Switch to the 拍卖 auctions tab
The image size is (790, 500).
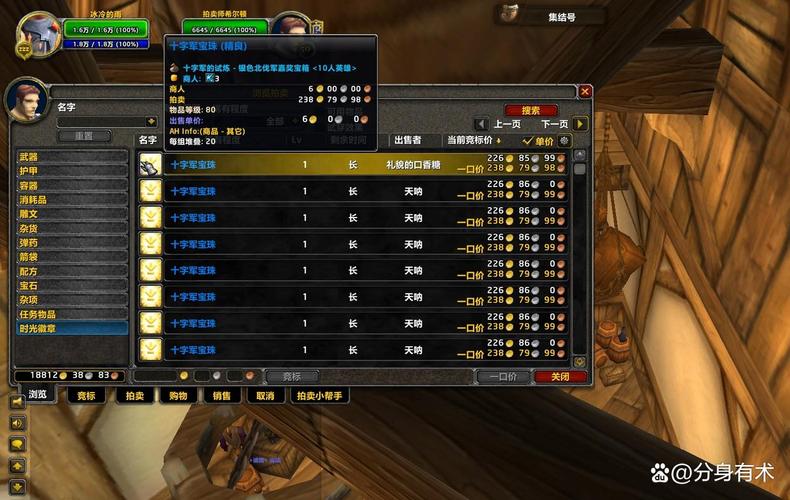[134, 396]
